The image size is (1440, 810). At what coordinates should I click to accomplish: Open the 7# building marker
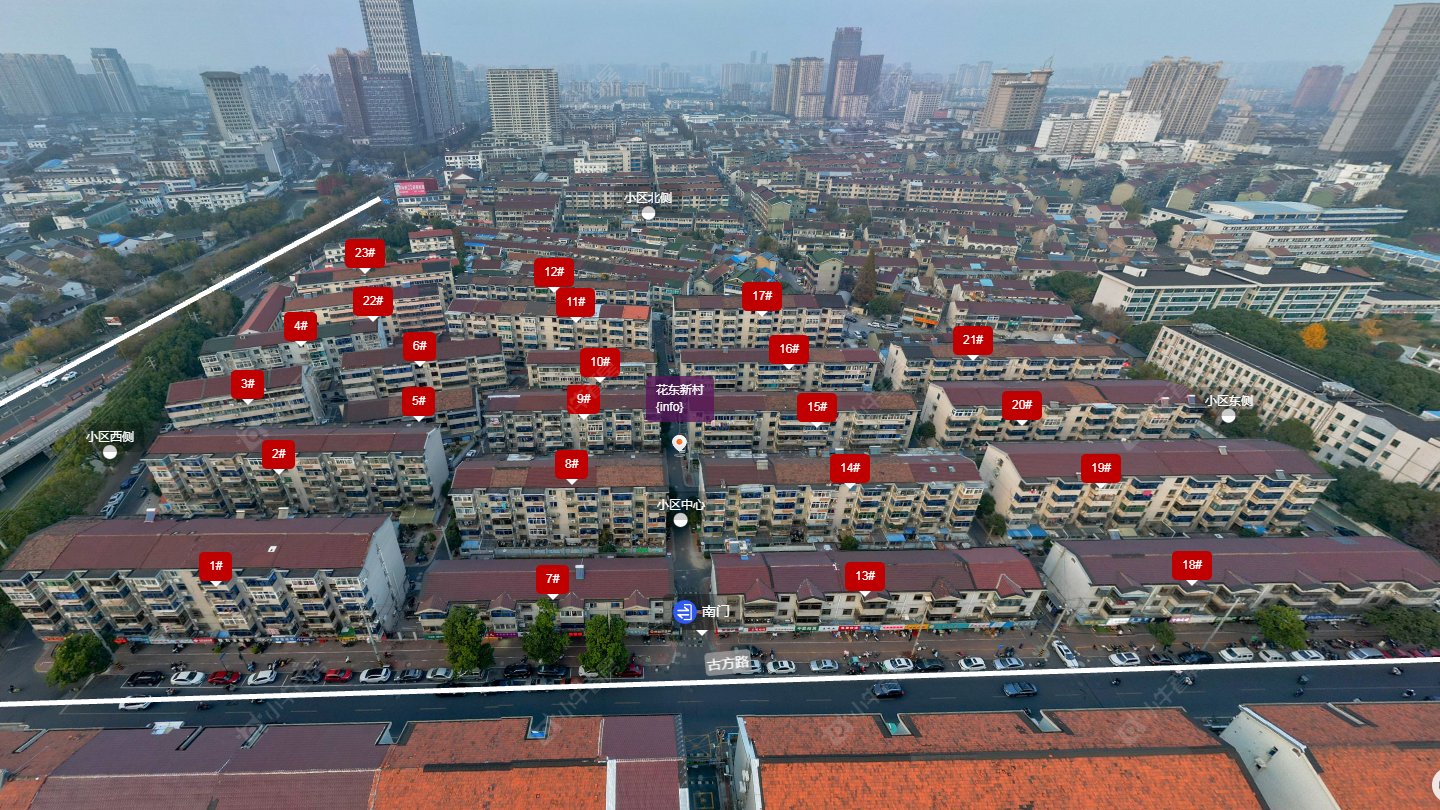tap(552, 579)
